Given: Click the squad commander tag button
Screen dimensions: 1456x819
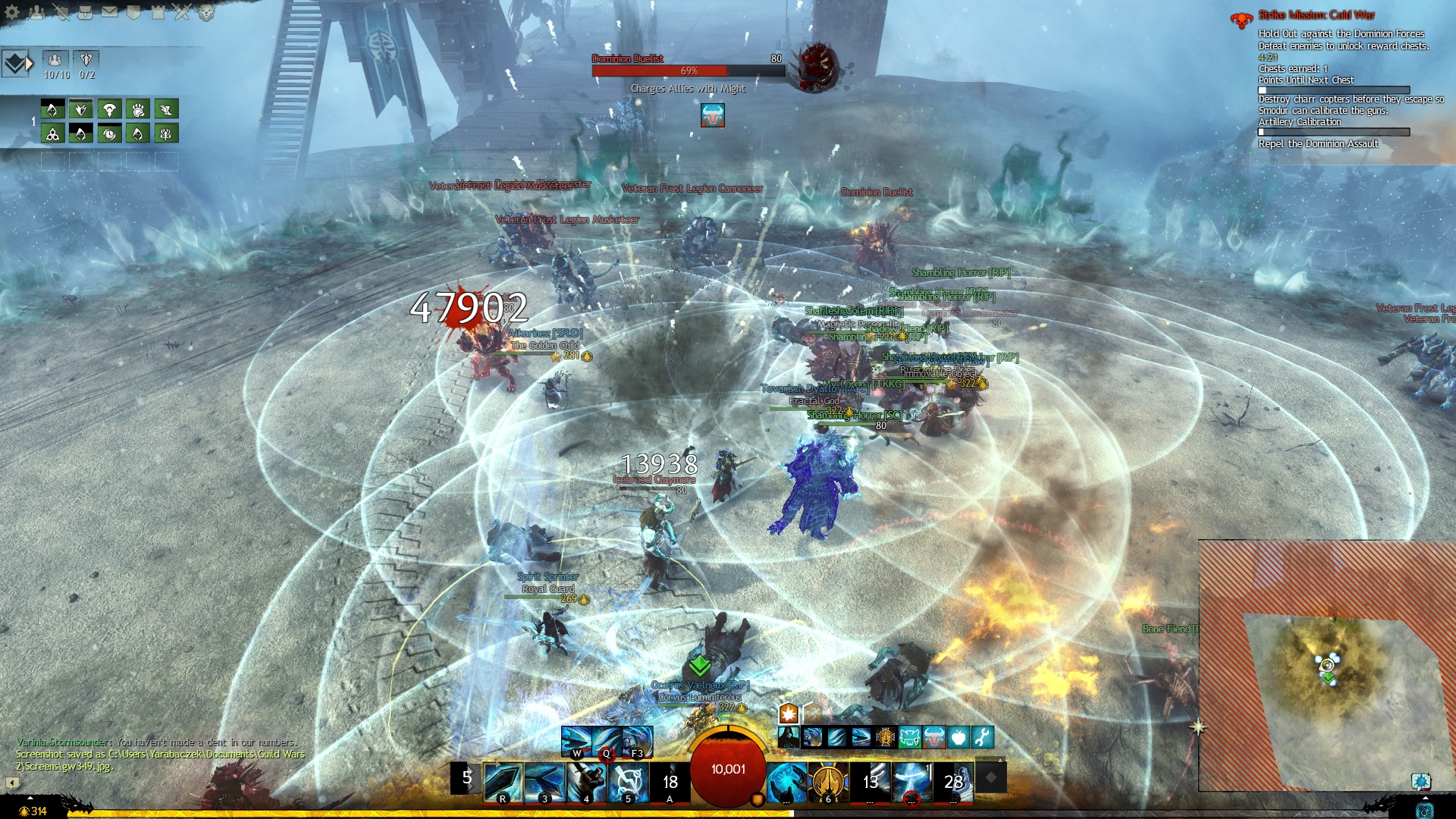Looking at the screenshot, I should tap(15, 64).
